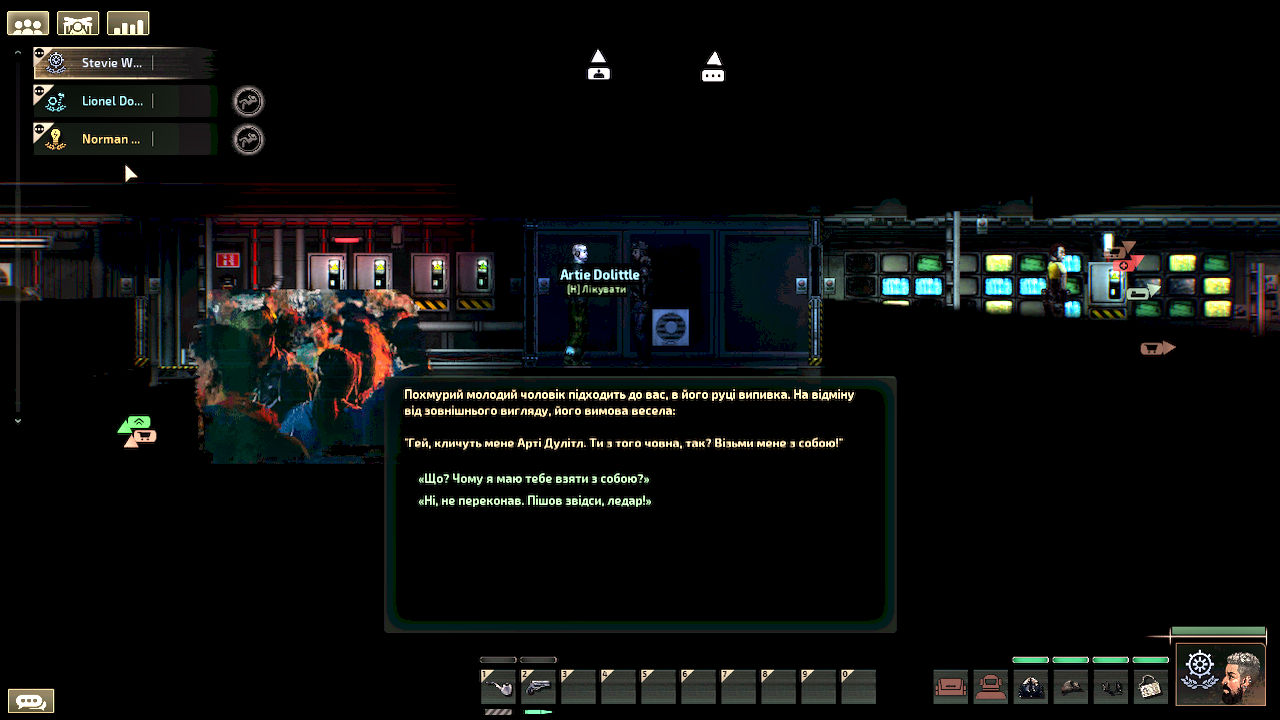
Task: Open the crew list panel icon
Action: coord(27,23)
